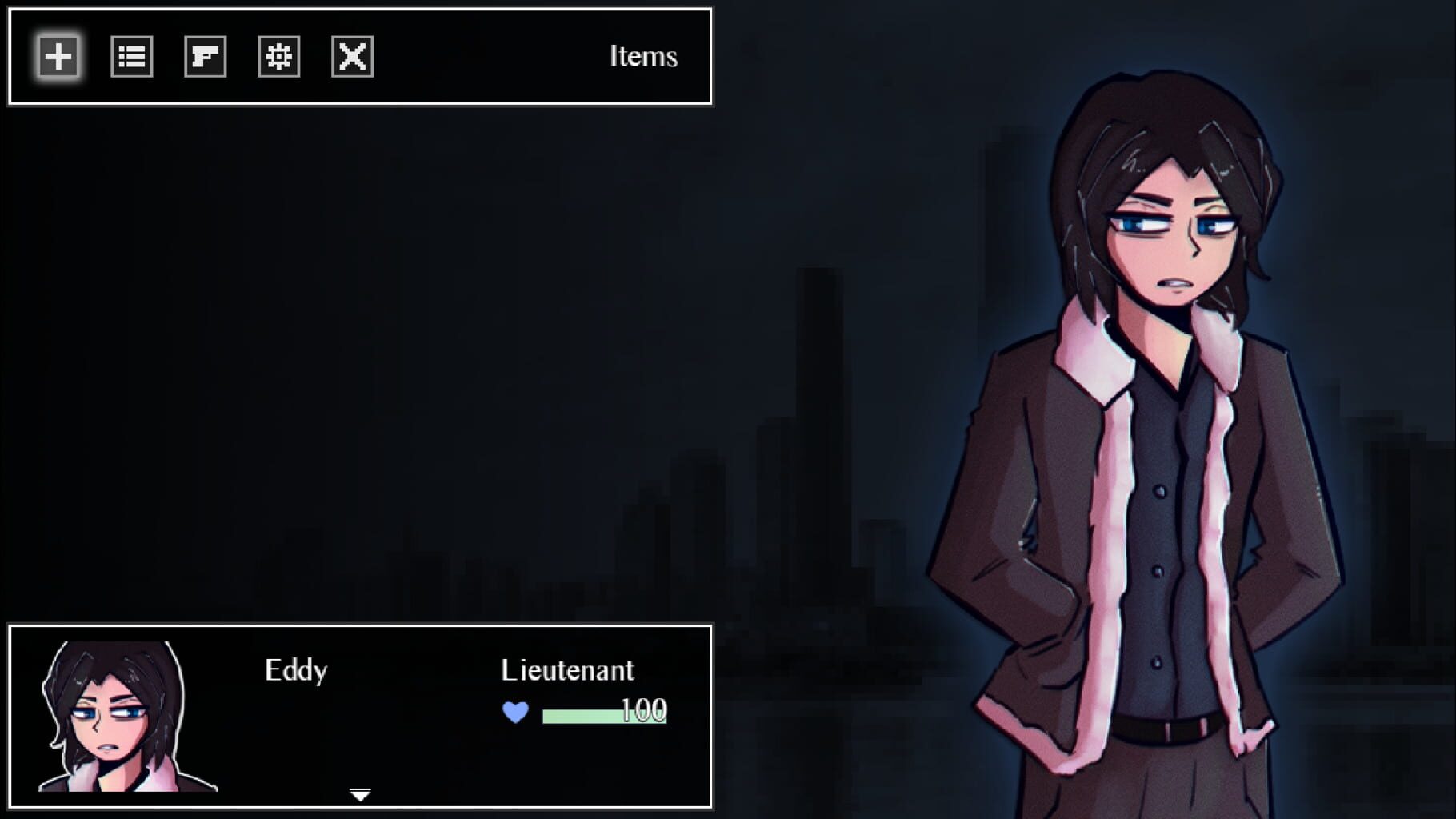
Task: Click the triangle below the status panel
Action: click(362, 794)
